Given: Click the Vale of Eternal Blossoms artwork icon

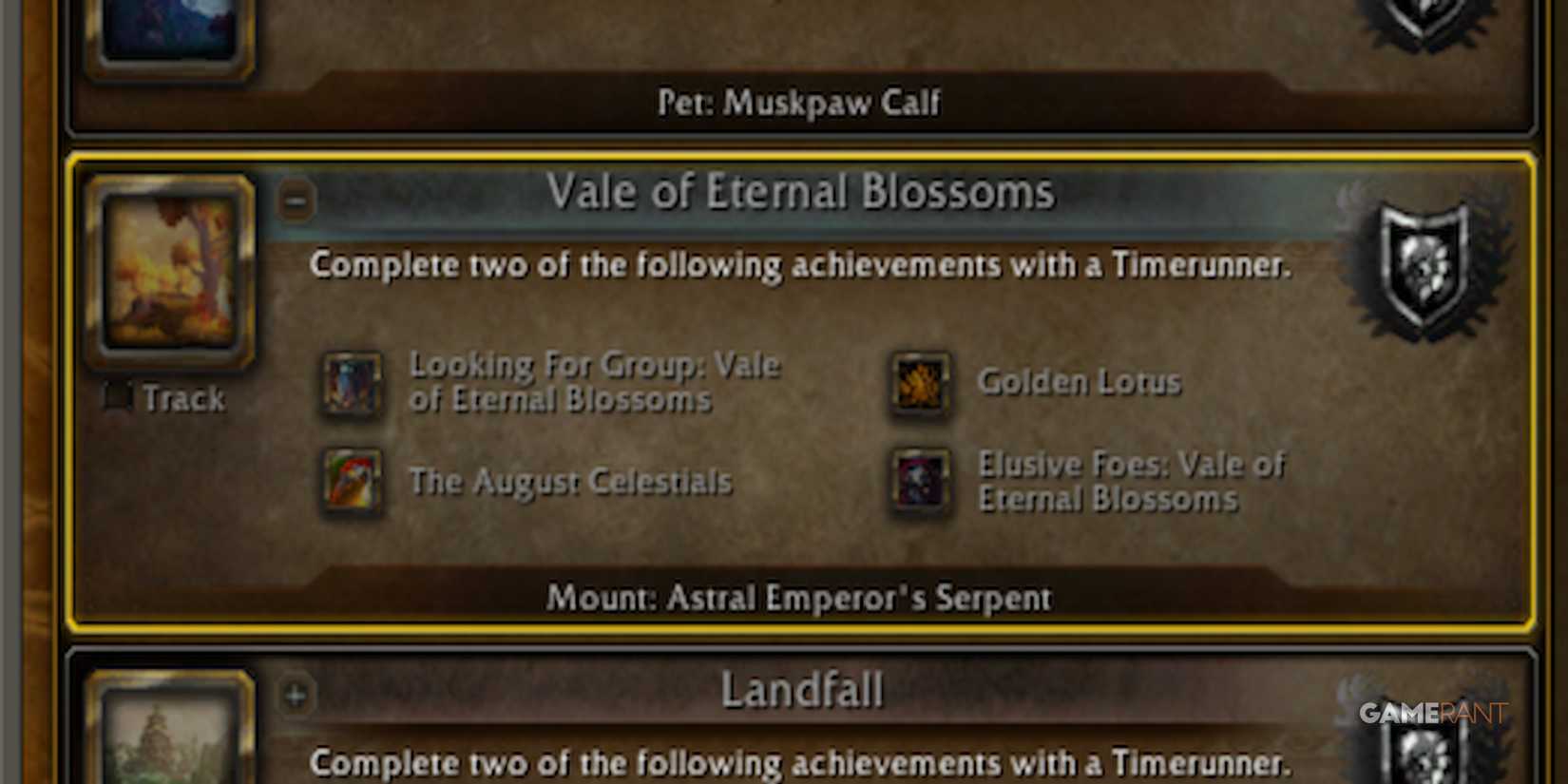Looking at the screenshot, I should (x=173, y=271).
